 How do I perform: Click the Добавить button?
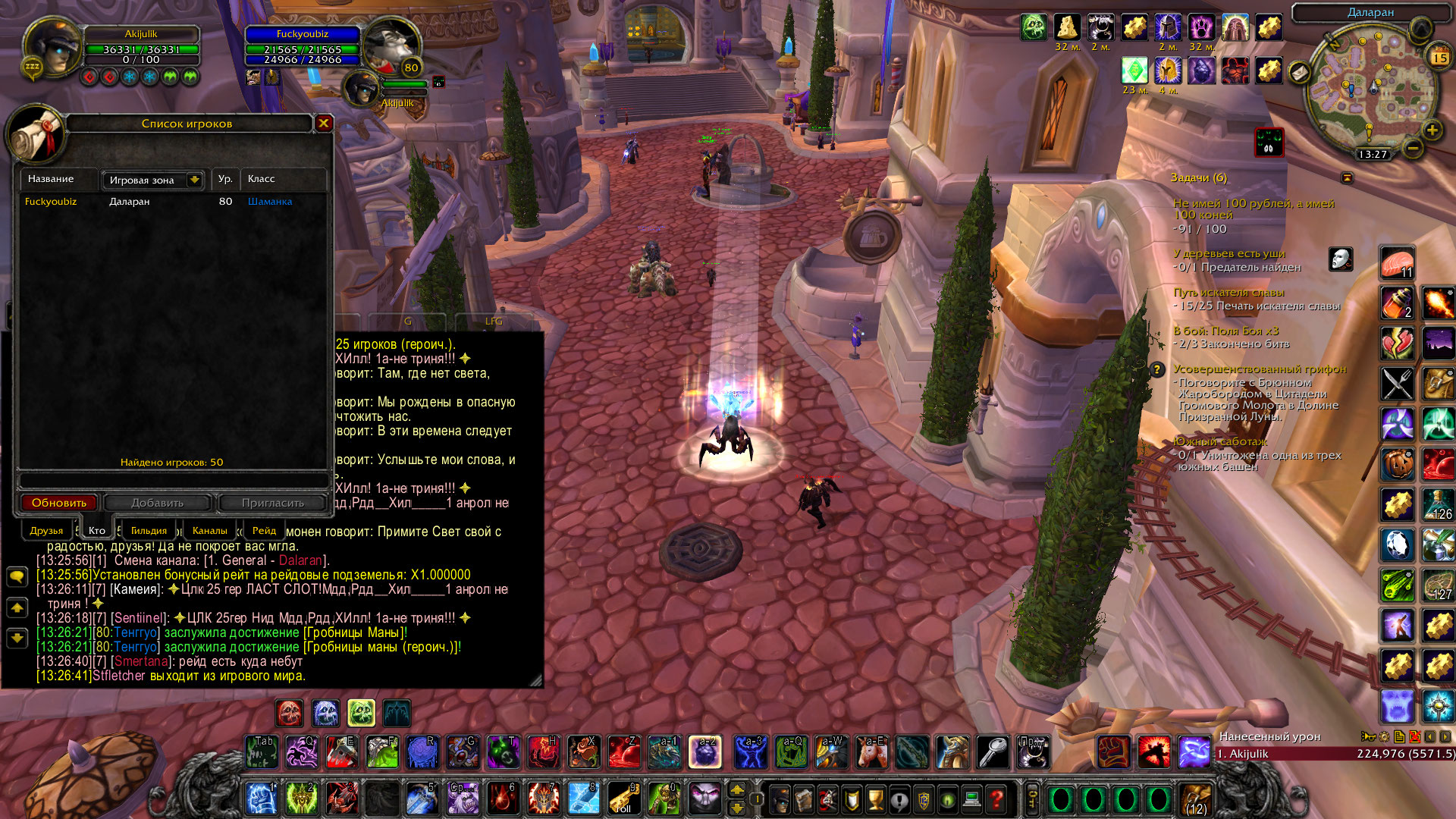[x=158, y=503]
